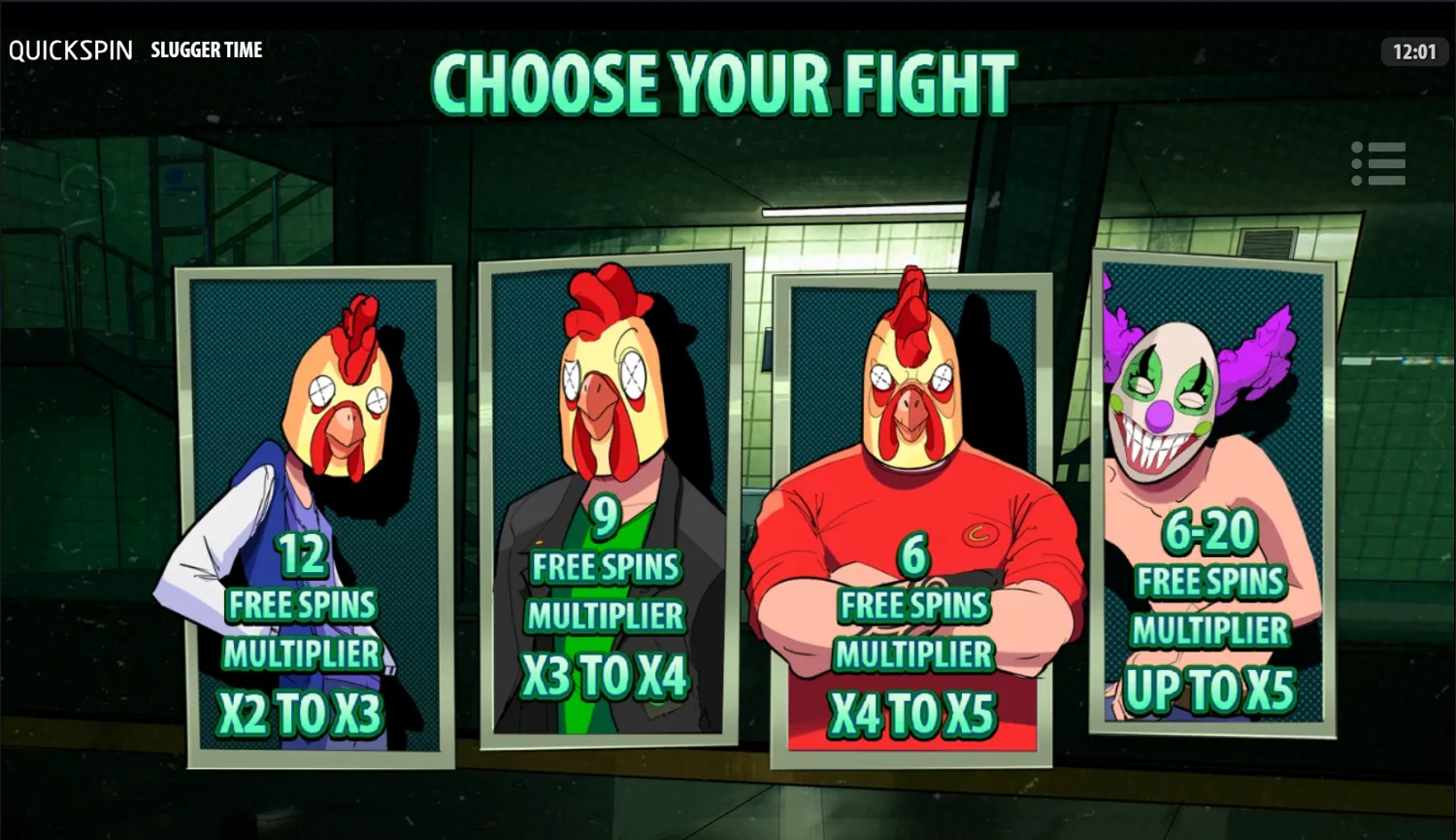Image resolution: width=1456 pixels, height=840 pixels.
Task: Click the X2 TO X3 multiplier text
Action: tap(301, 712)
